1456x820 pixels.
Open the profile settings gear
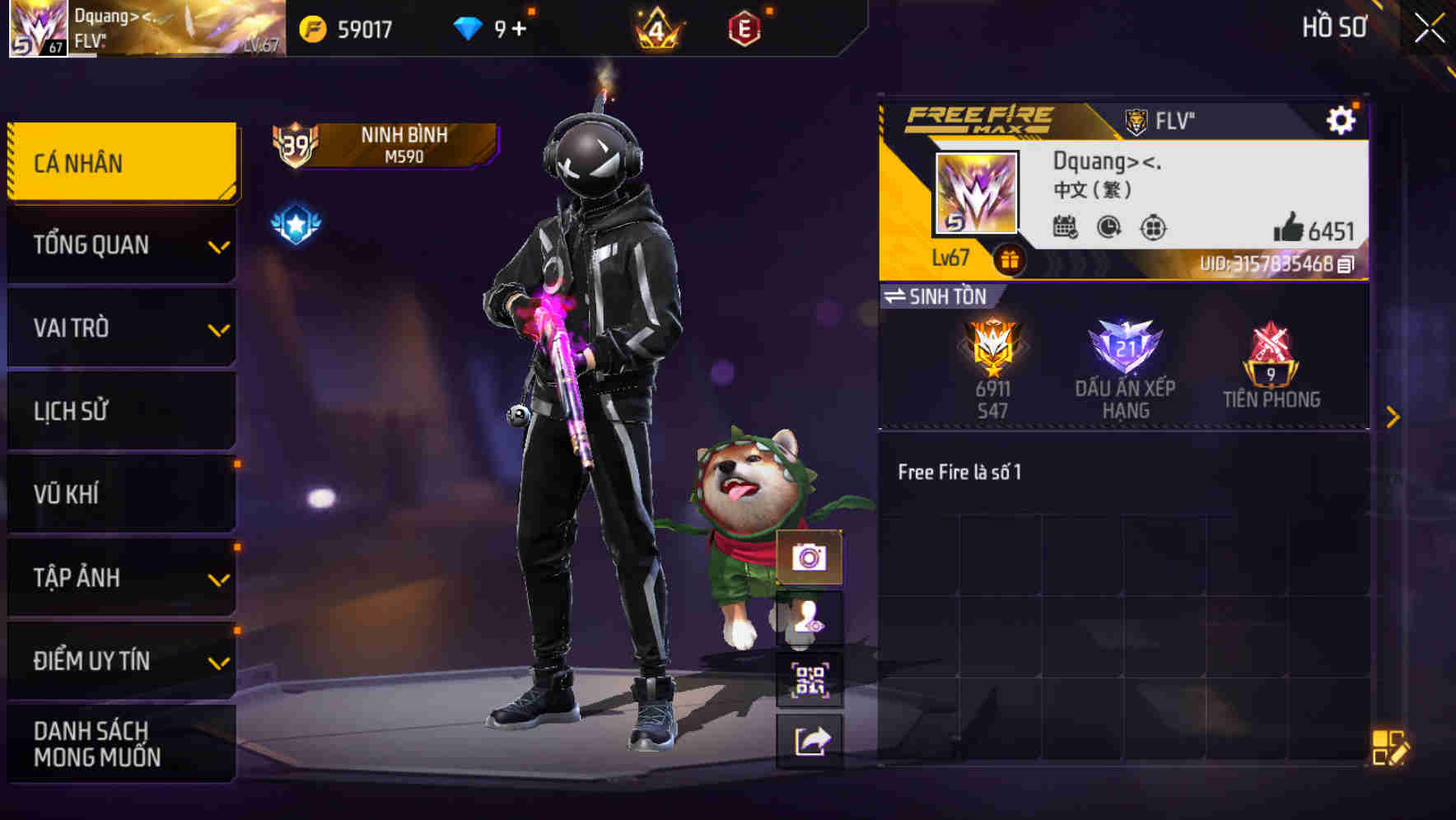click(1342, 119)
